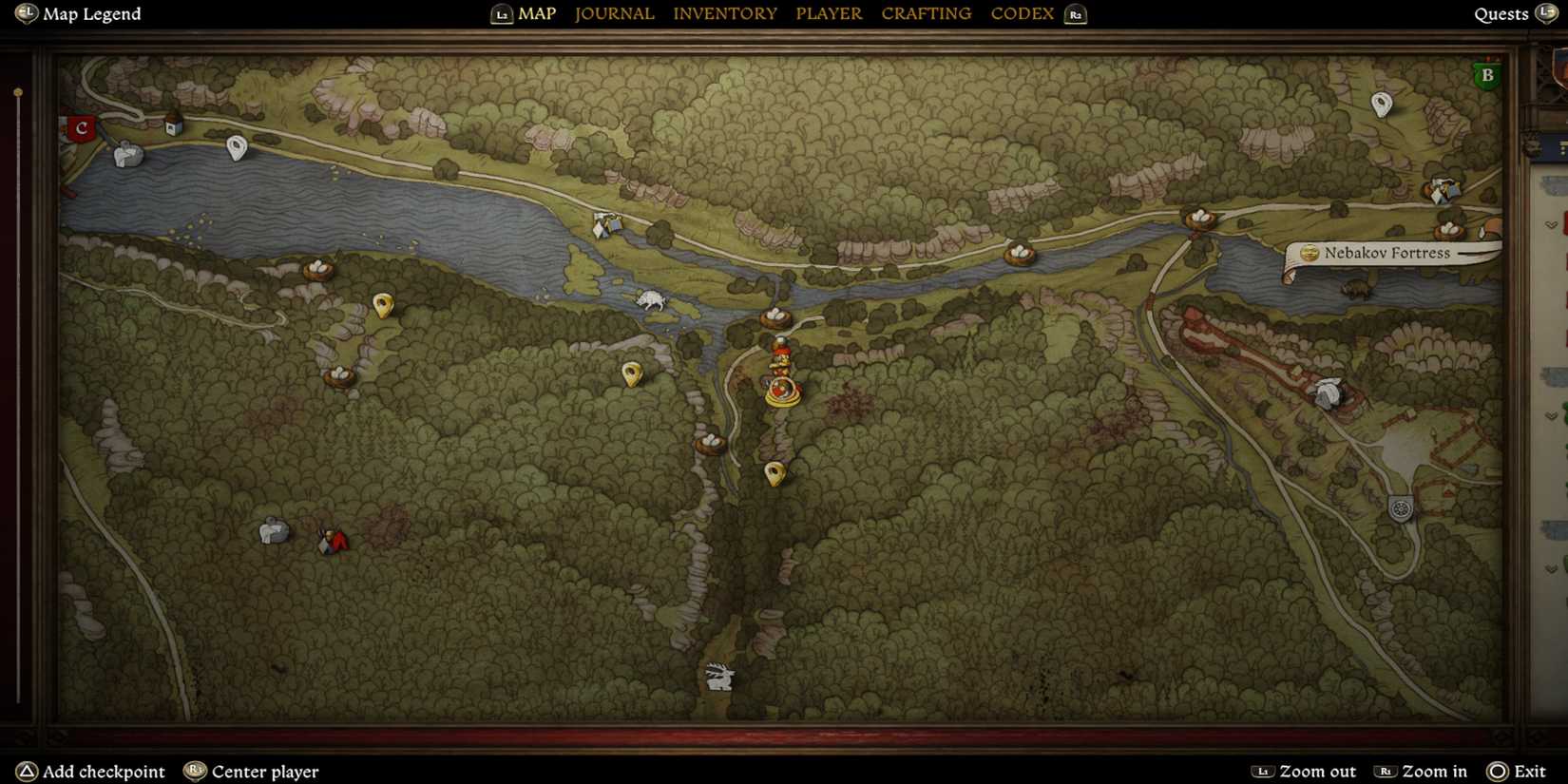Adjust the vertical zoom slider on the left edge
1568x784 pixels.
pos(17,90)
